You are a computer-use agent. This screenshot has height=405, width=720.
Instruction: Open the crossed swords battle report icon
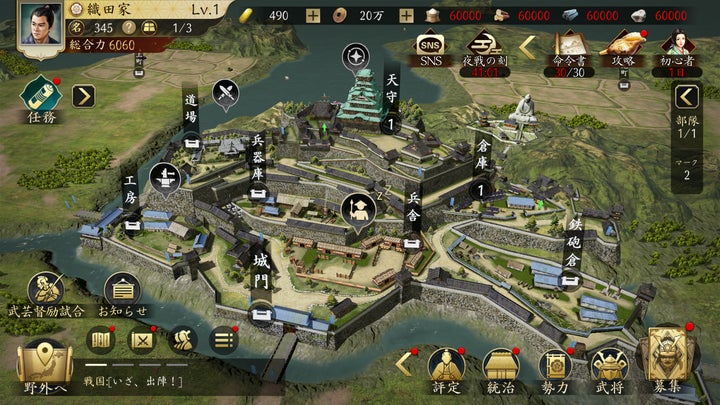143,340
